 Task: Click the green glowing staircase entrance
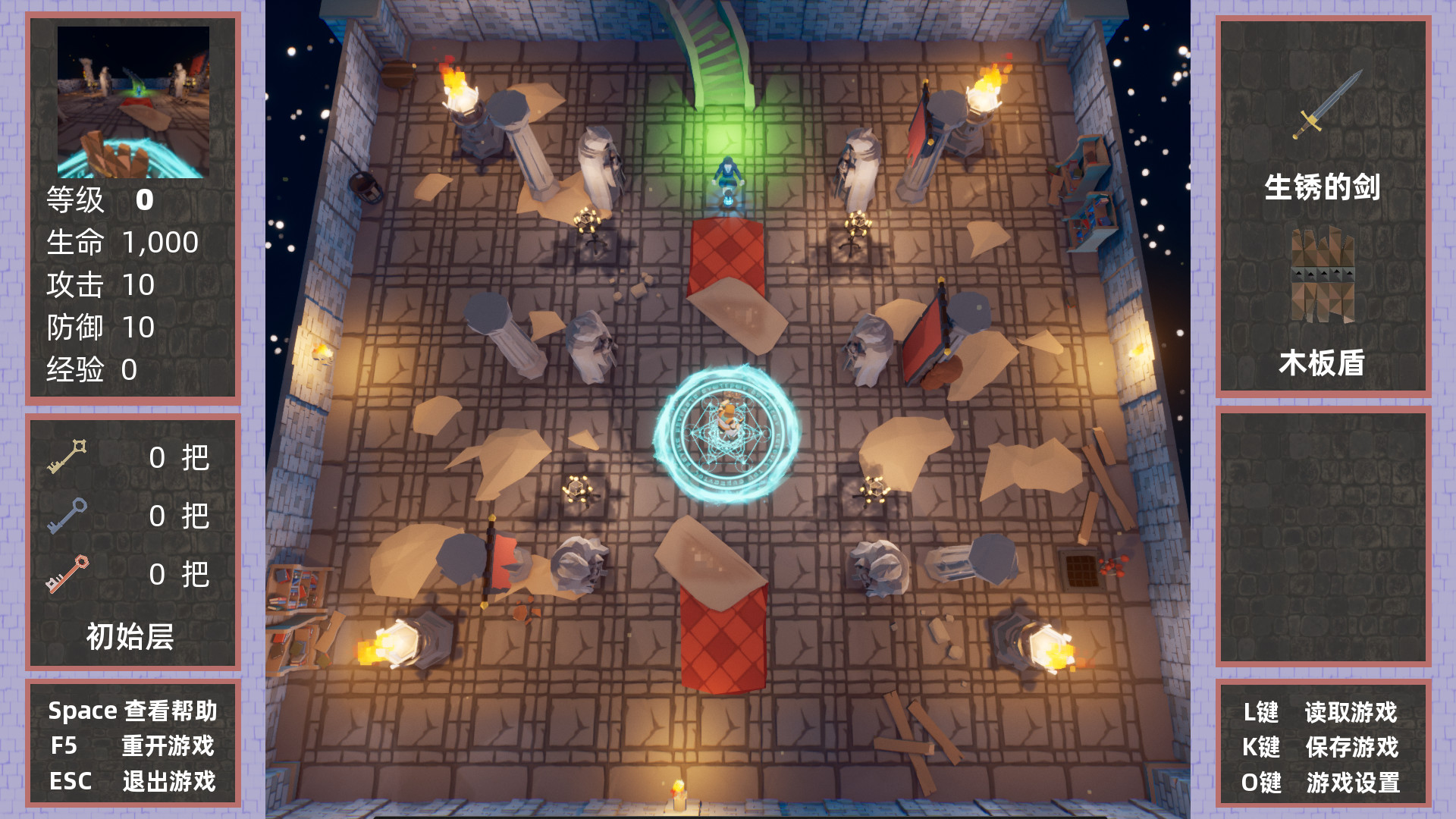click(x=720, y=83)
